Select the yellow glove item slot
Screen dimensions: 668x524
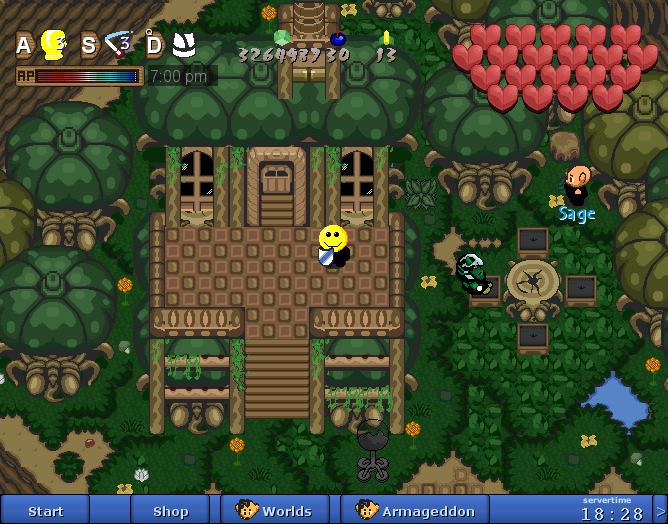tap(53, 44)
